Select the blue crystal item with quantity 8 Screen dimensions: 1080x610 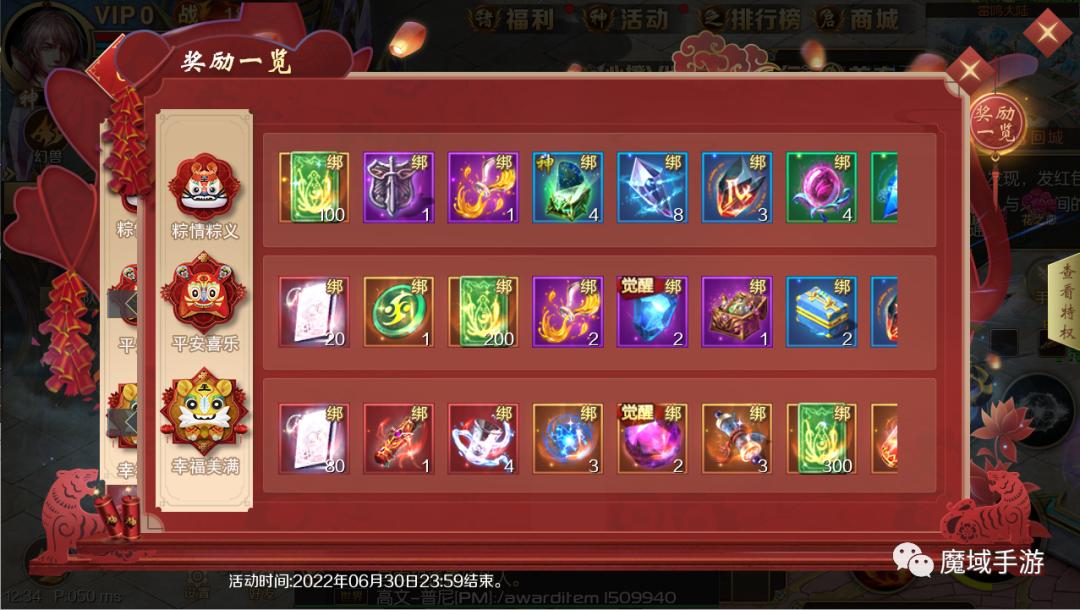(x=653, y=187)
